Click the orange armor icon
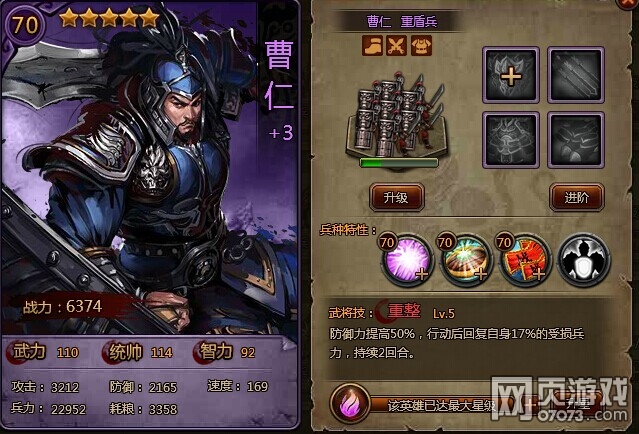The image size is (639, 434). (x=421, y=47)
